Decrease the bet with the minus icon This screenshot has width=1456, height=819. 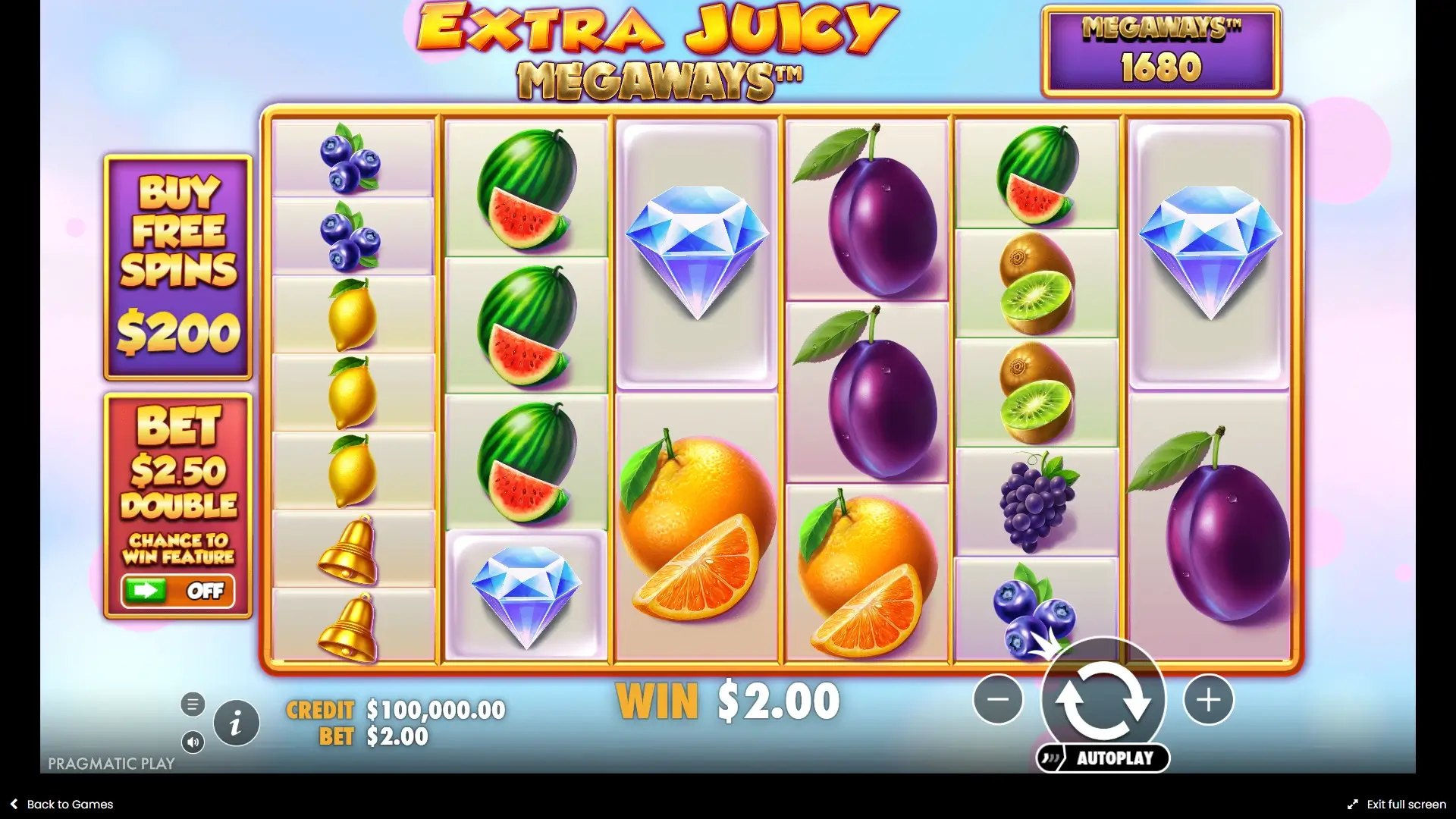pyautogui.click(x=996, y=700)
